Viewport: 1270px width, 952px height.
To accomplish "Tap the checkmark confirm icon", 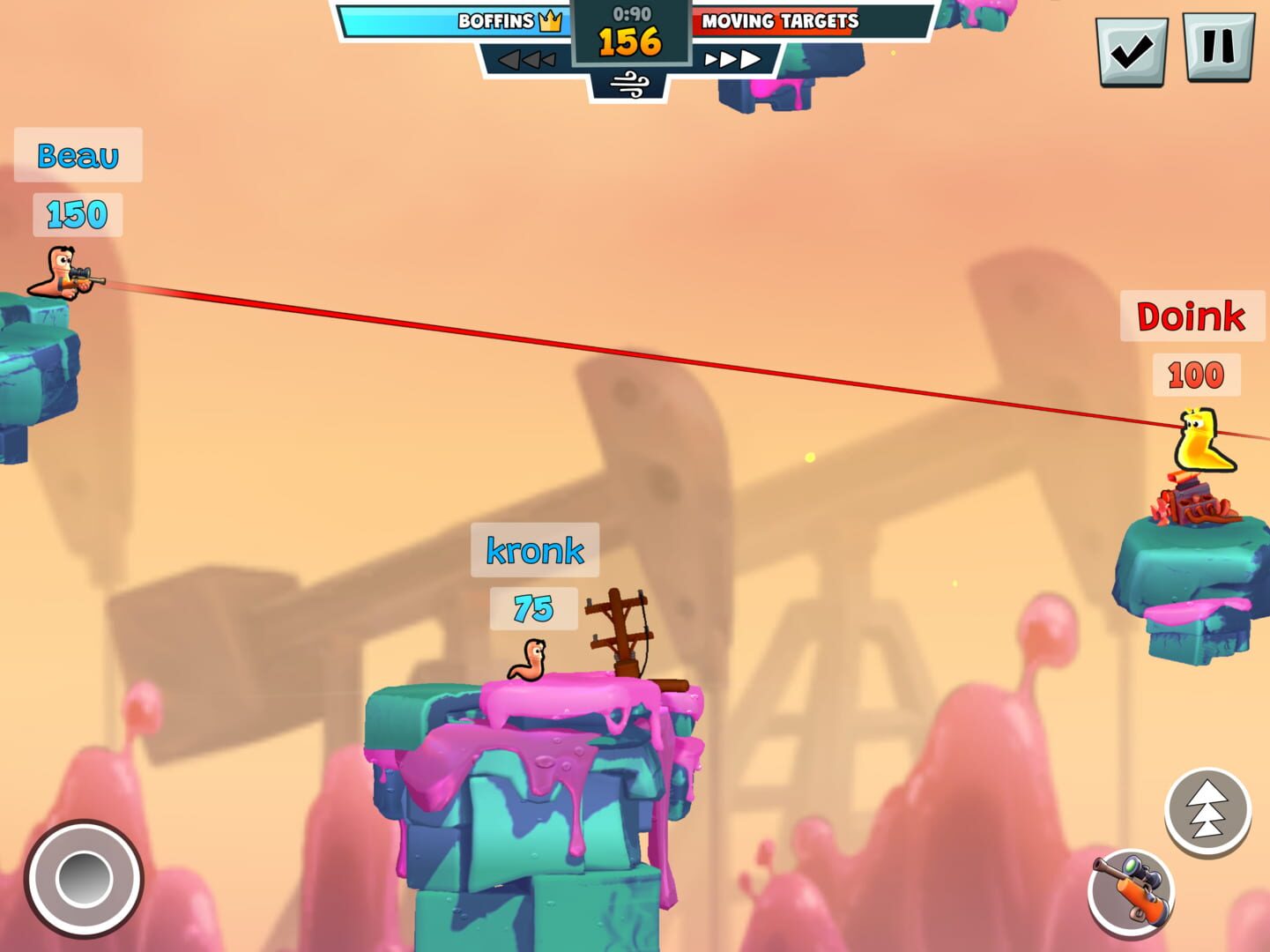I will point(1133,48).
